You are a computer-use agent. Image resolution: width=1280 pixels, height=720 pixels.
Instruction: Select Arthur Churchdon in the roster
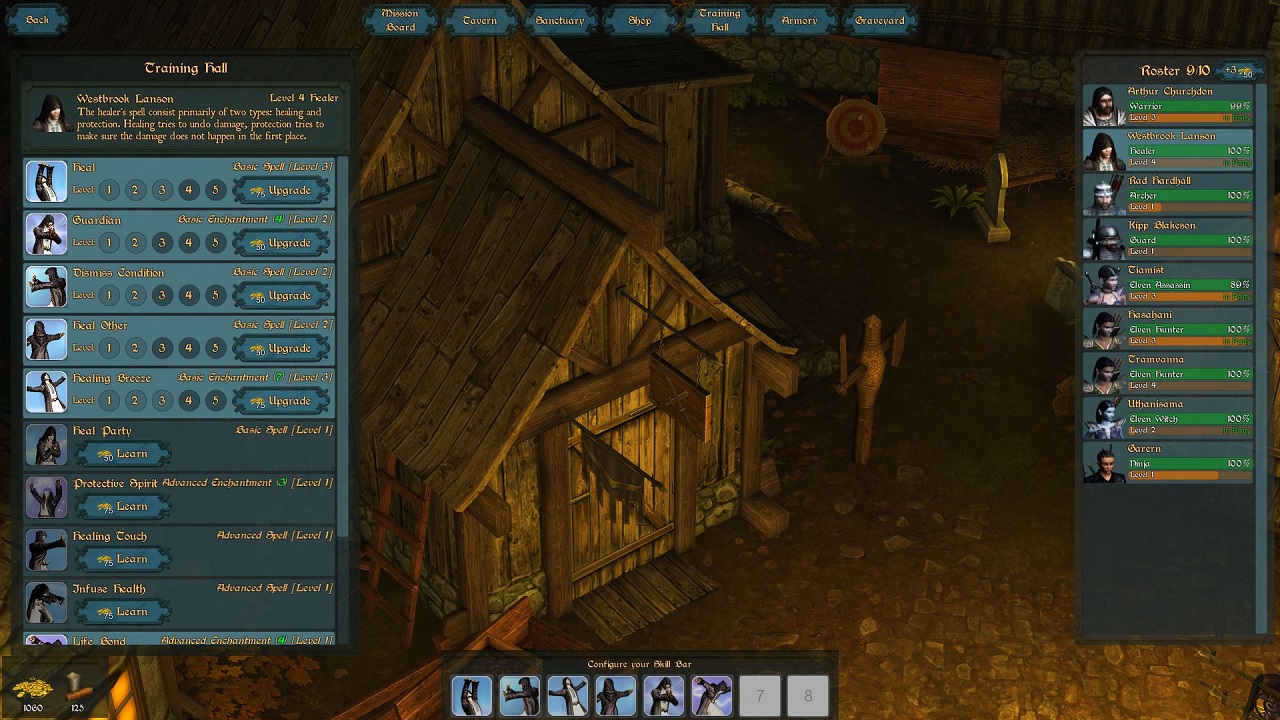[x=1168, y=105]
